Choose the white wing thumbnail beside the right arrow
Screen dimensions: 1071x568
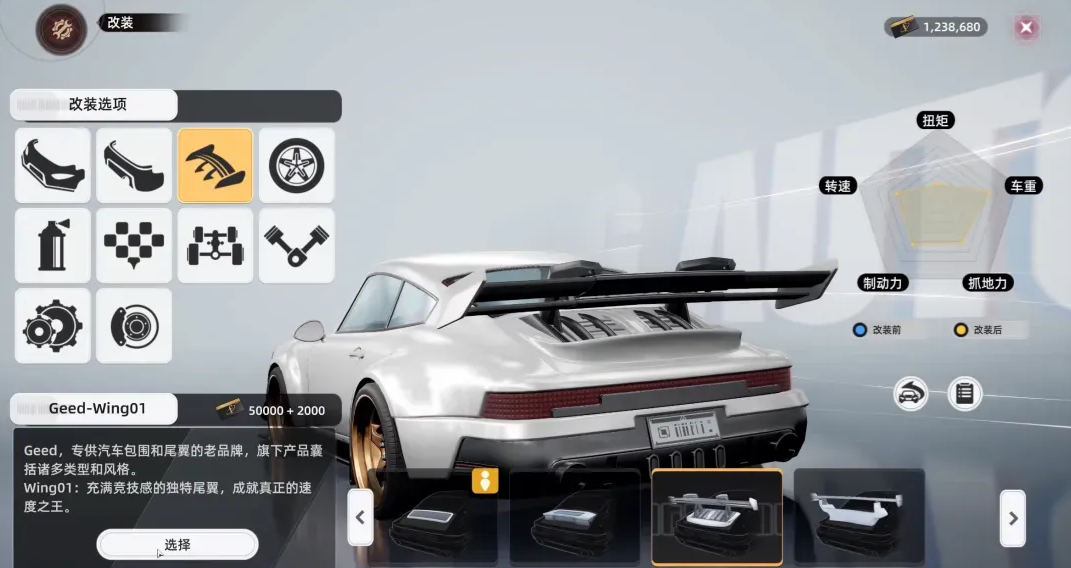pos(858,518)
